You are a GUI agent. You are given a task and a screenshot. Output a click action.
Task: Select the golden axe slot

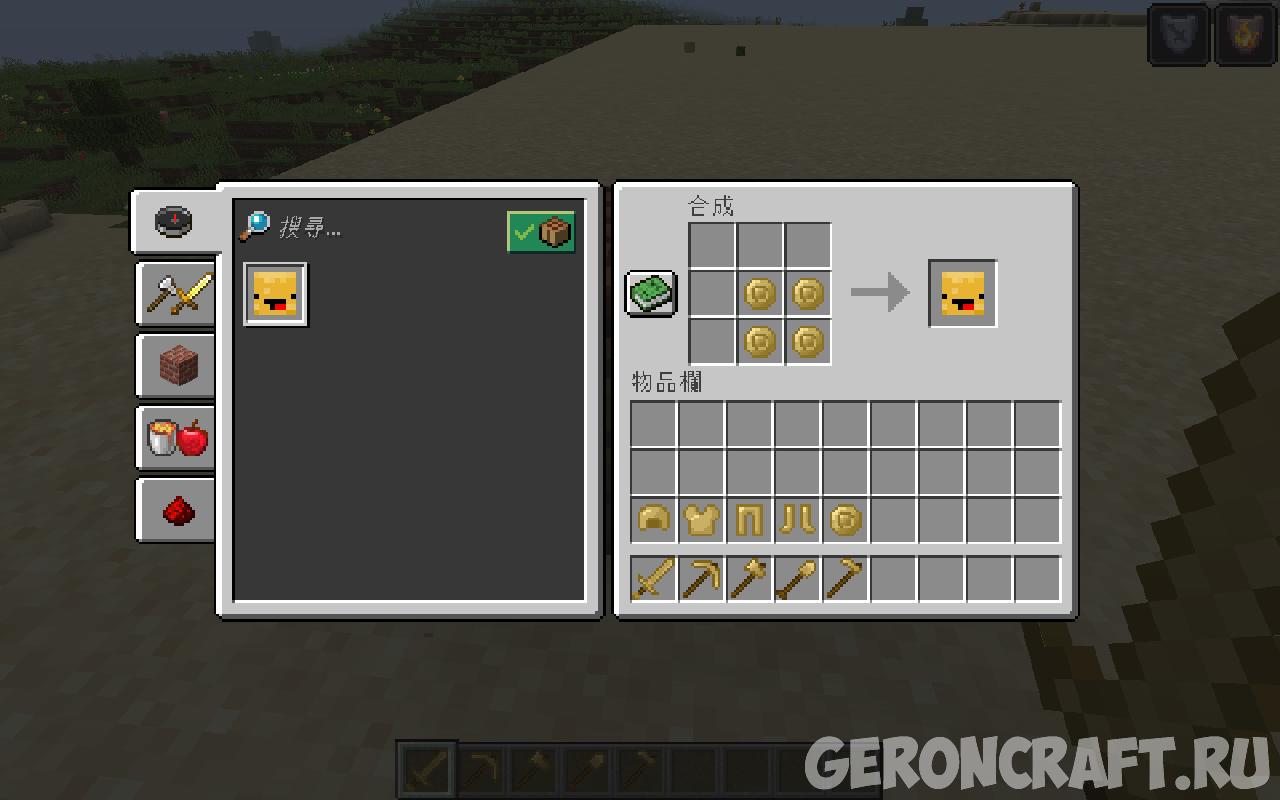(749, 579)
